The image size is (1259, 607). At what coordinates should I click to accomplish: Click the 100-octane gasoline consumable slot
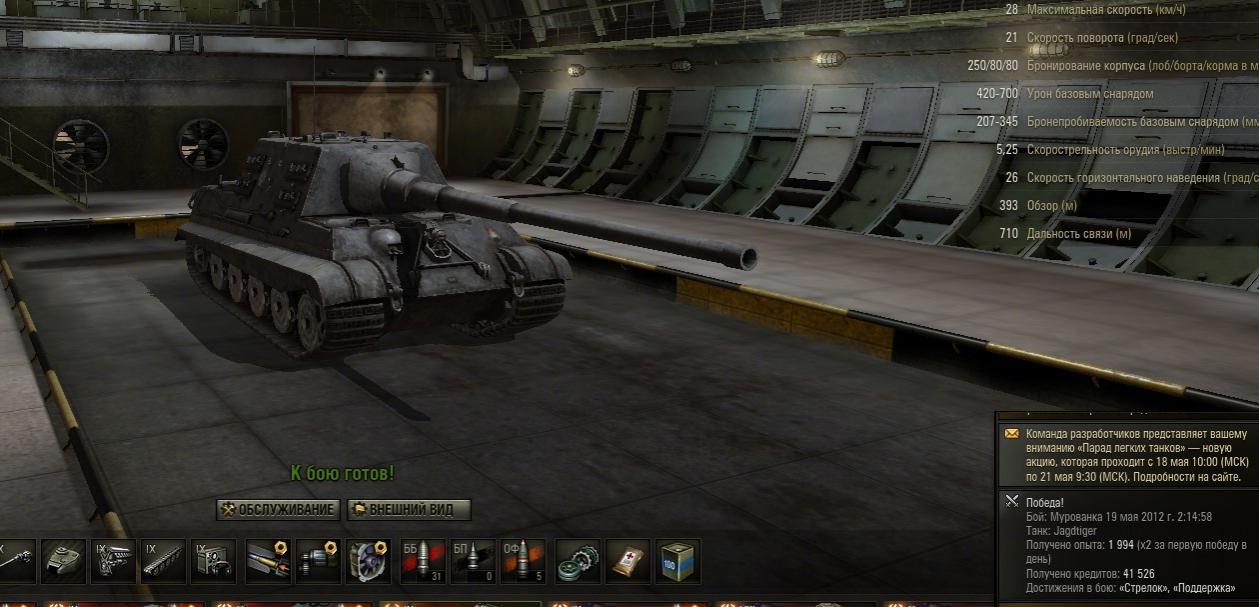point(678,561)
